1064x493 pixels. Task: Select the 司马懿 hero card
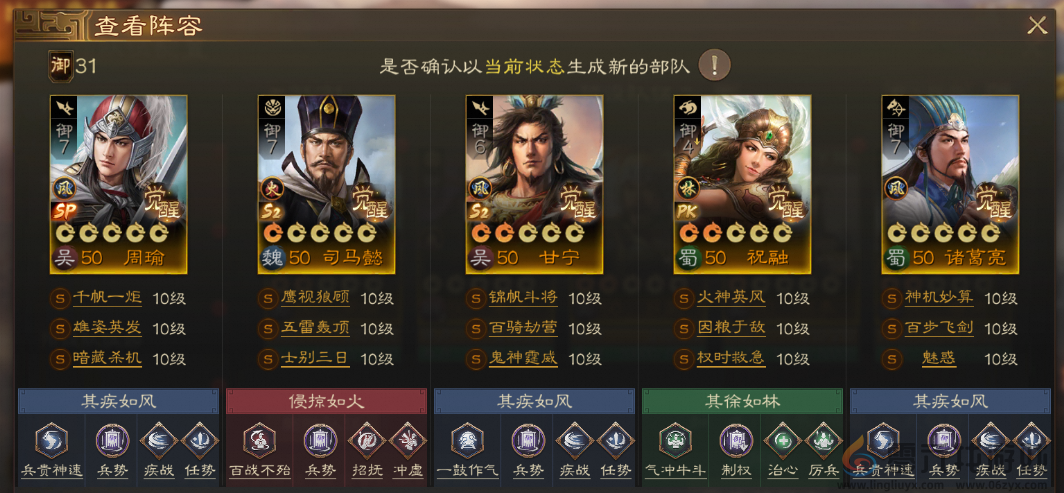pyautogui.click(x=326, y=183)
